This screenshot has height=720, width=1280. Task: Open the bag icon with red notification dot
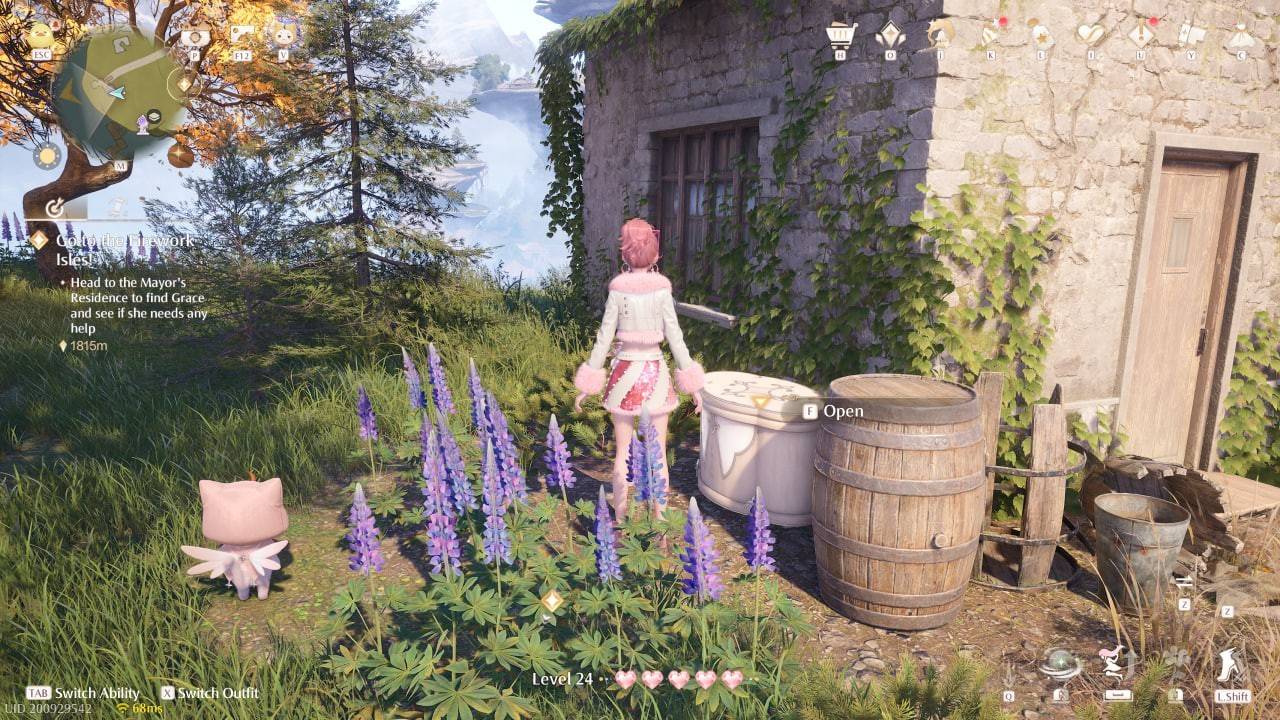coord(988,30)
